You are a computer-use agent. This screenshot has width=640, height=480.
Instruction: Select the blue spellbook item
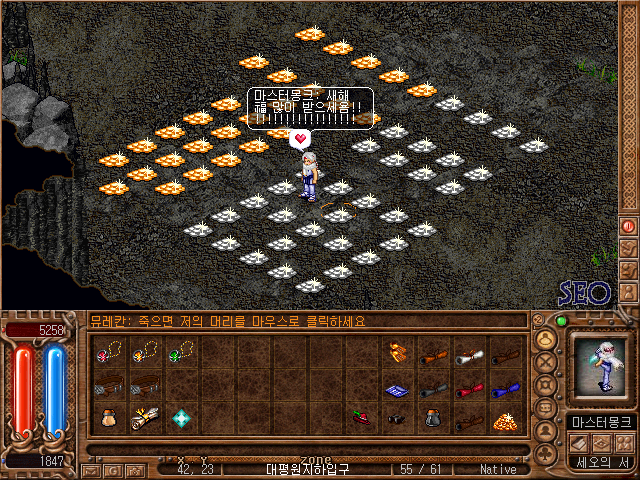pyautogui.click(x=398, y=388)
